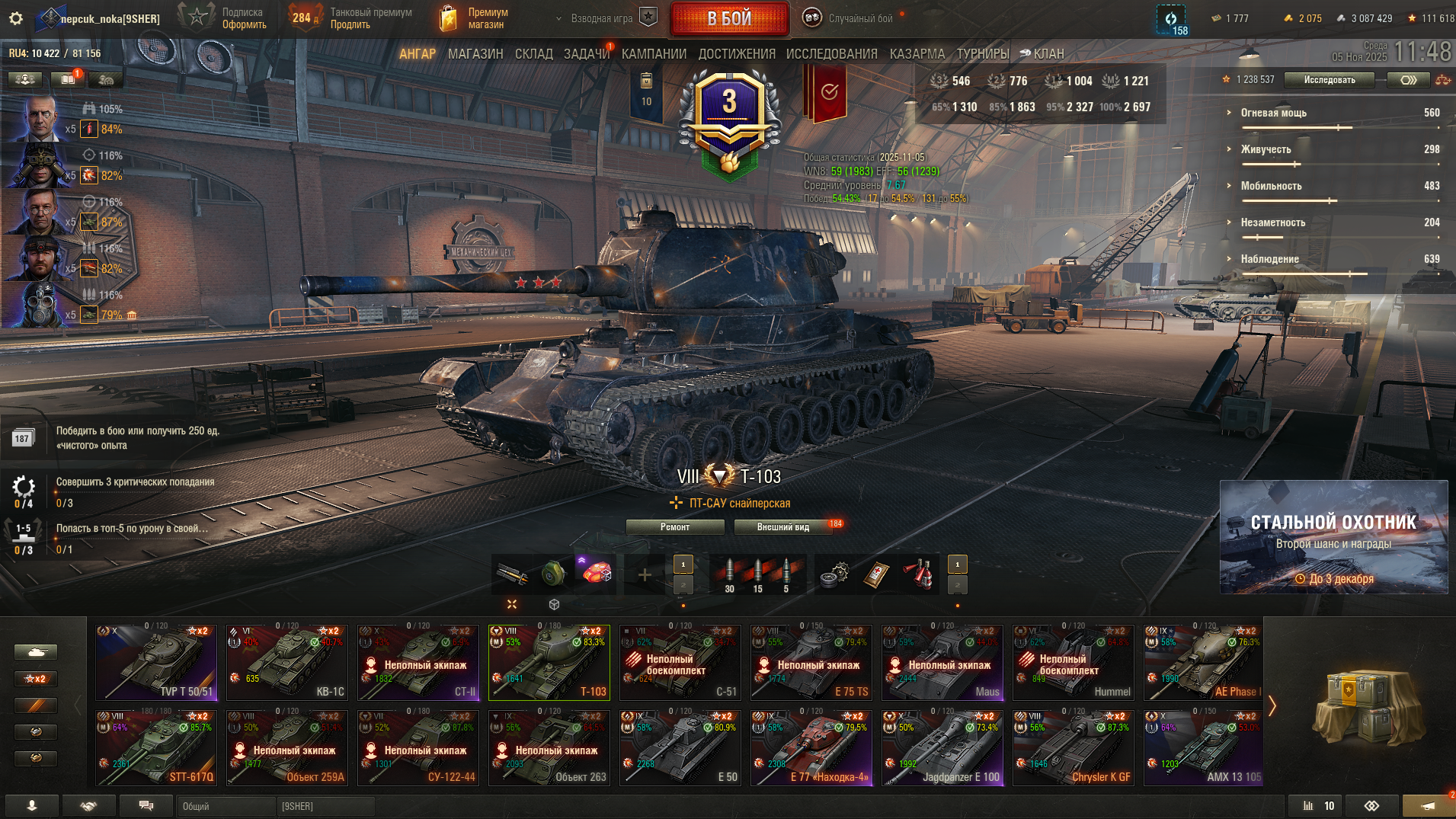Click the Исследовать button
1456x819 pixels.
(1329, 80)
